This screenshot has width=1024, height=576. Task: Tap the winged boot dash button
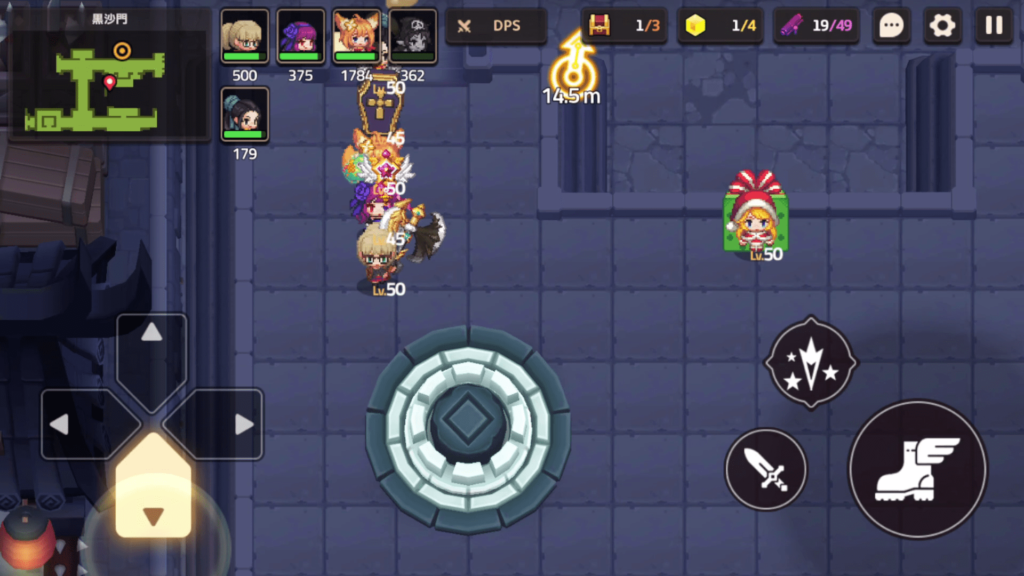coord(917,469)
